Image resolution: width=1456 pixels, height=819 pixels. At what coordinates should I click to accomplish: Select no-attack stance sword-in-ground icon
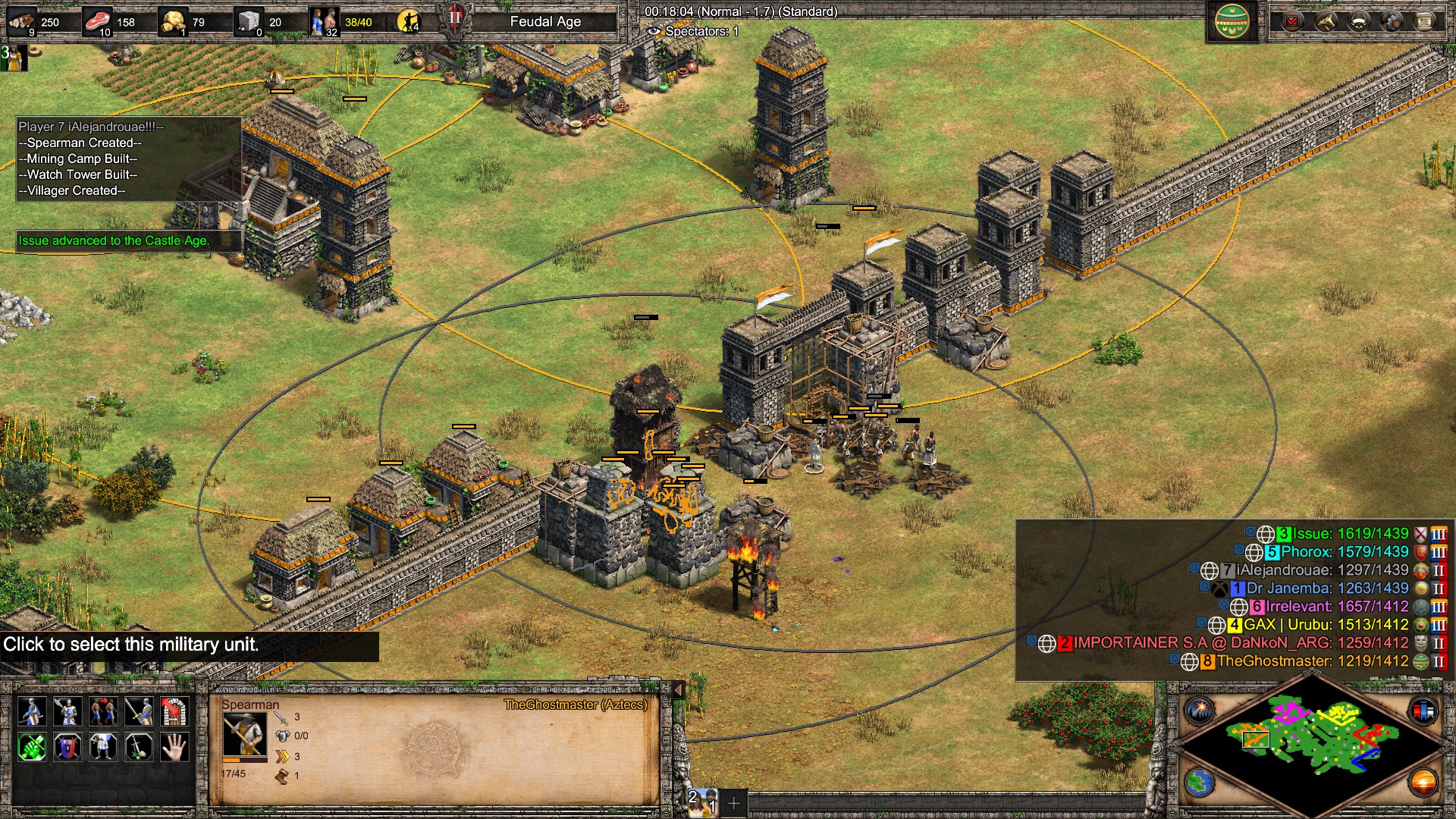[139, 747]
